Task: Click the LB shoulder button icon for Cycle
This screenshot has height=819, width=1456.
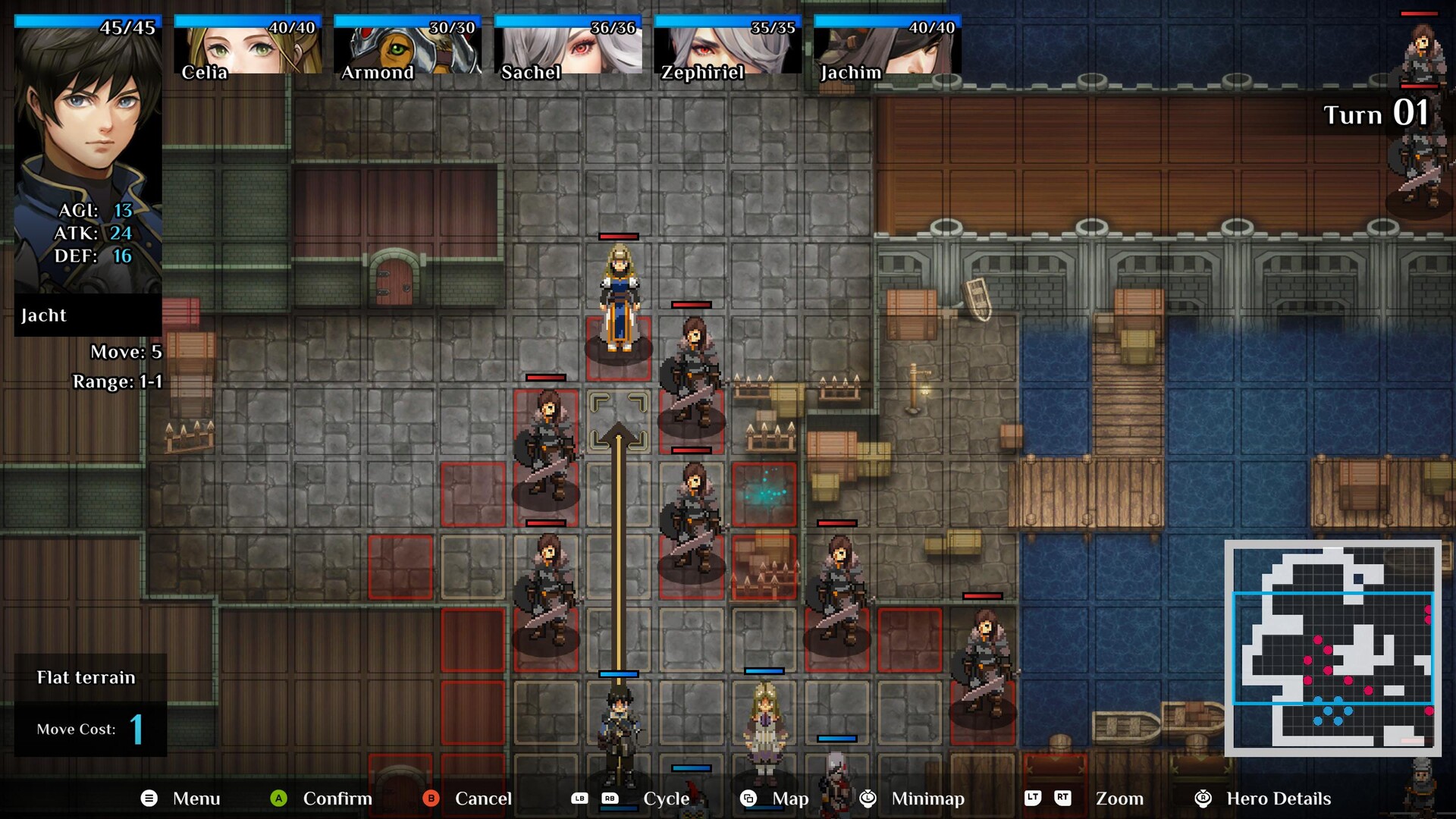Action: click(581, 799)
